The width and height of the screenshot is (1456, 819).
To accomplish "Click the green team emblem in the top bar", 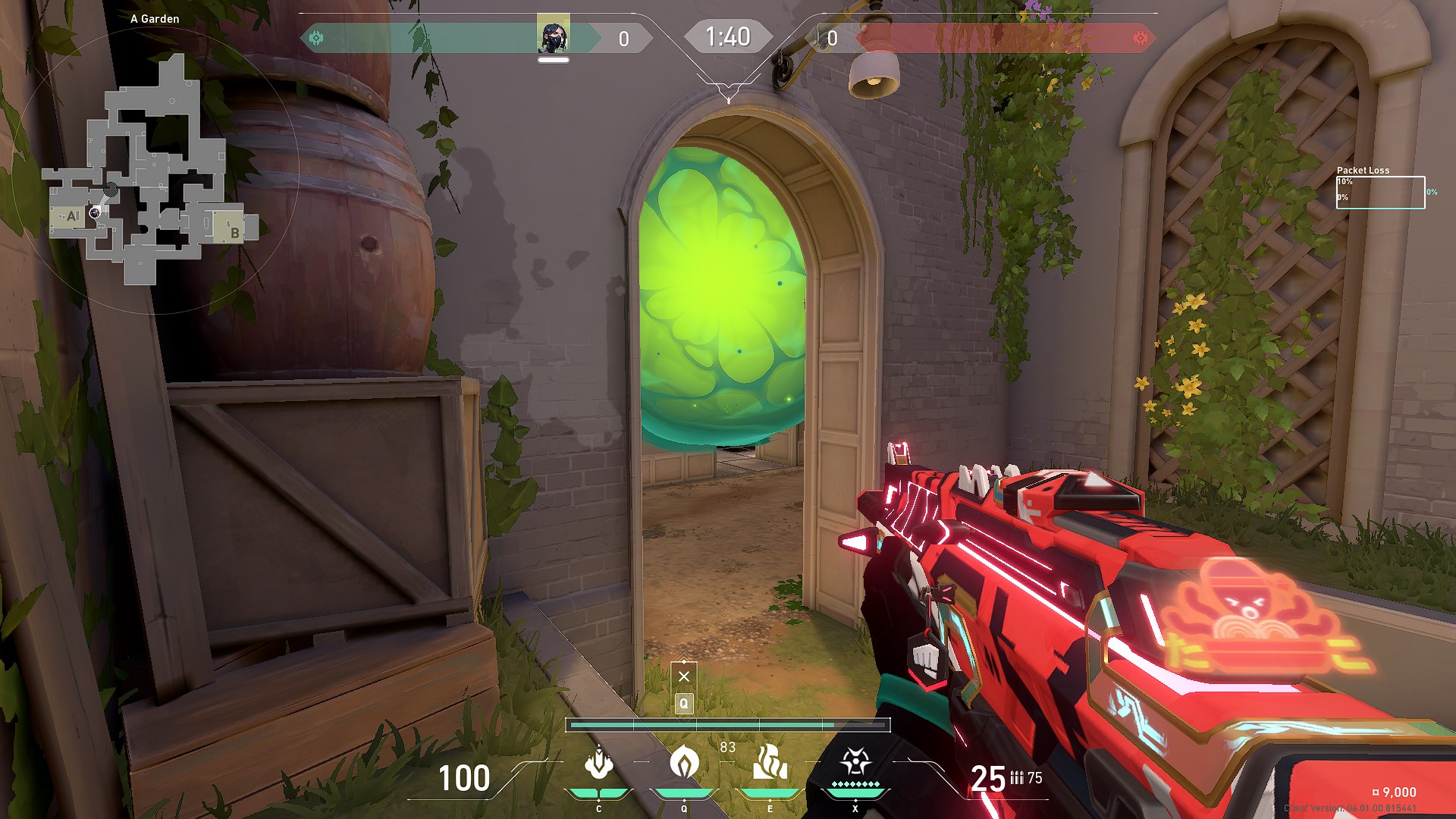I will tap(317, 38).
